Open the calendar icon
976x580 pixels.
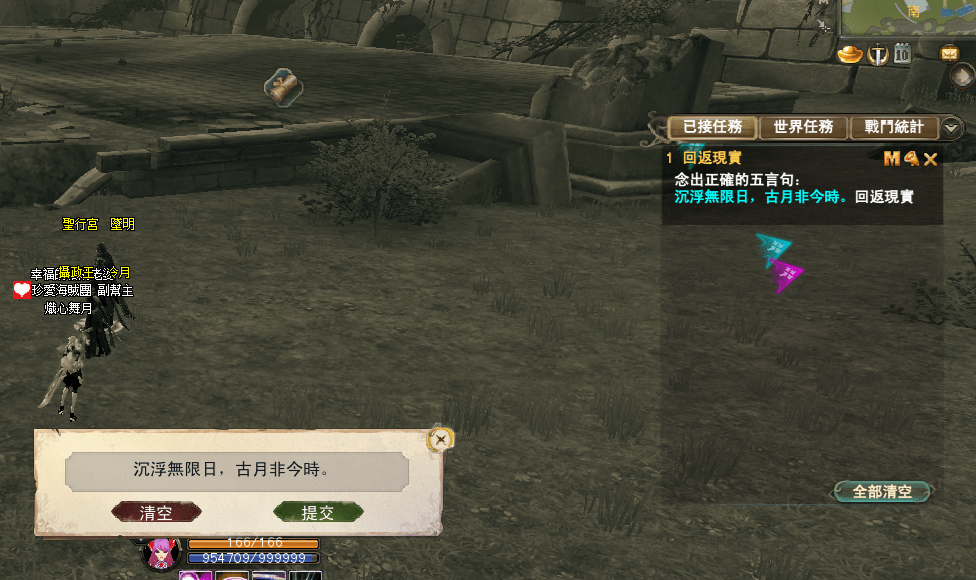pyautogui.click(x=903, y=54)
